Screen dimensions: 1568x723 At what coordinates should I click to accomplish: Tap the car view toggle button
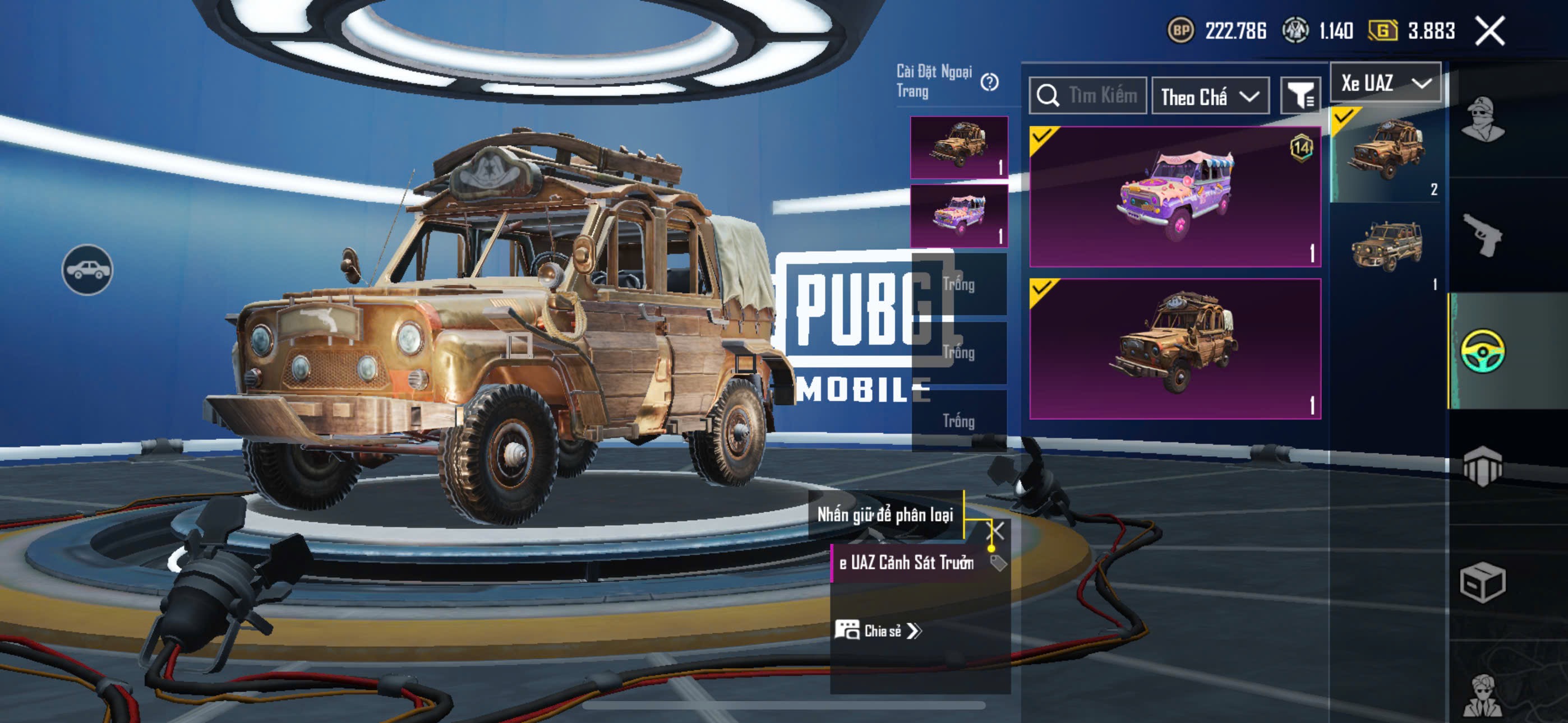[x=87, y=270]
